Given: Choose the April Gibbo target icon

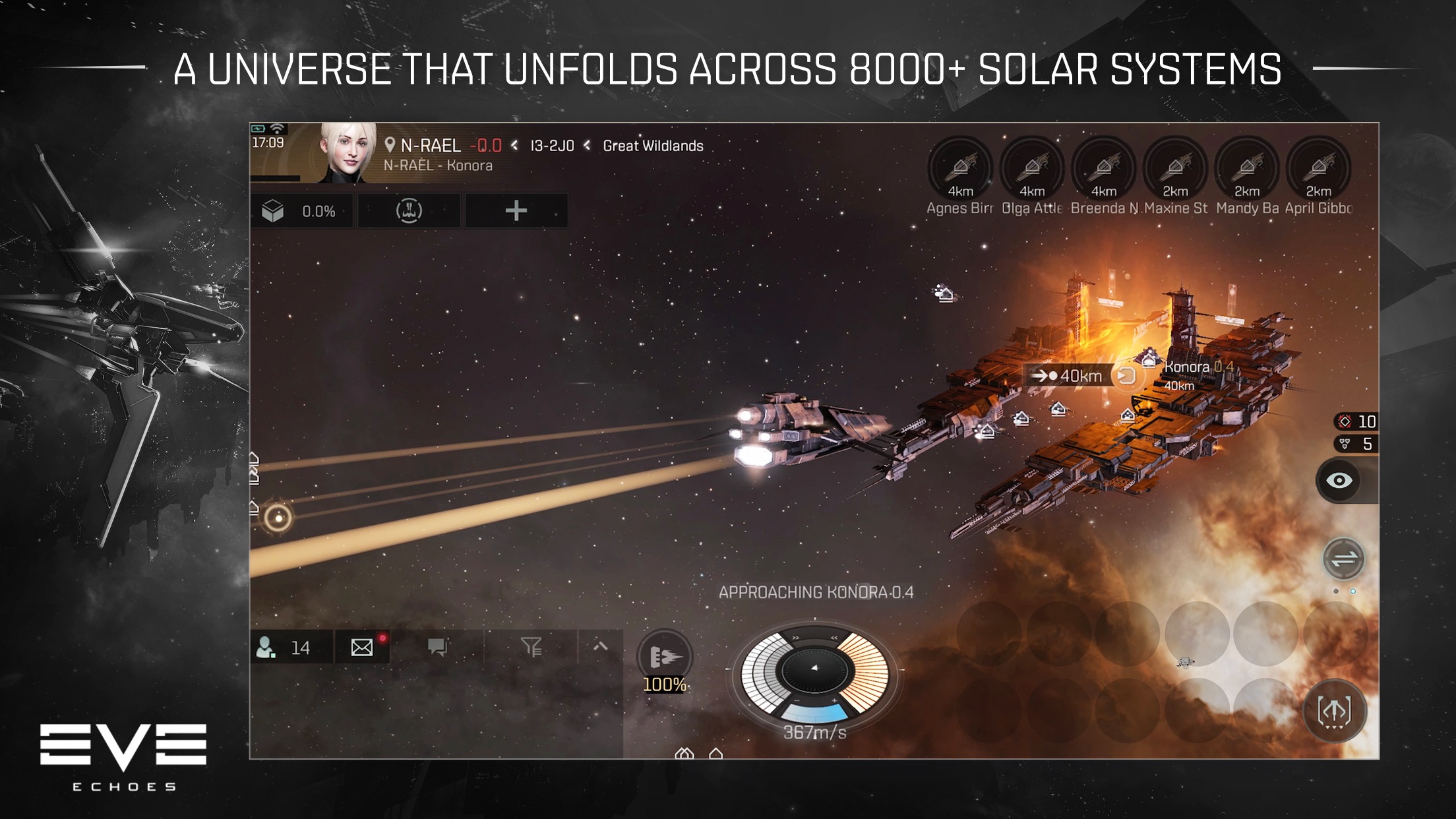Looking at the screenshot, I should pos(1318,168).
